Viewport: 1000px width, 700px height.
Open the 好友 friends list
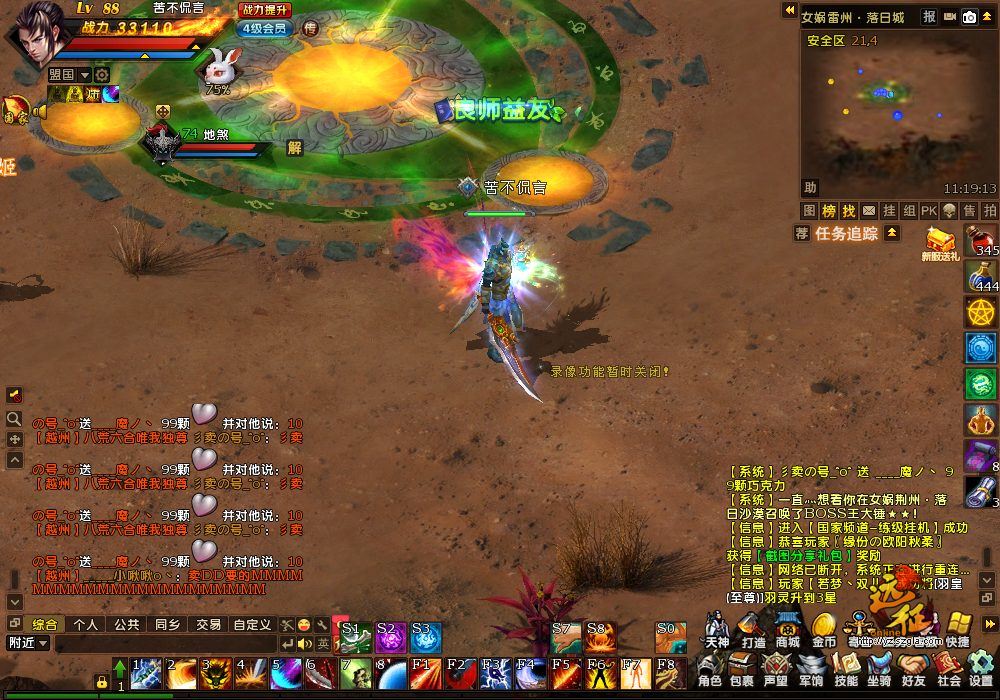[x=914, y=670]
